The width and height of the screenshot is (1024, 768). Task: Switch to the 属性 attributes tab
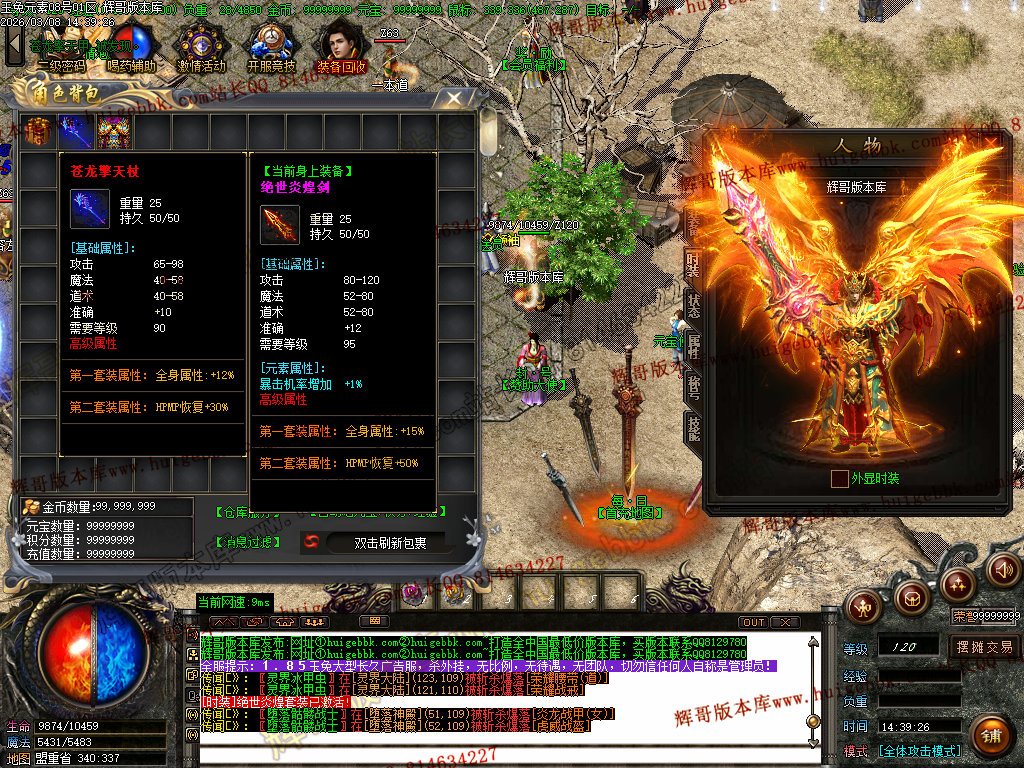692,345
